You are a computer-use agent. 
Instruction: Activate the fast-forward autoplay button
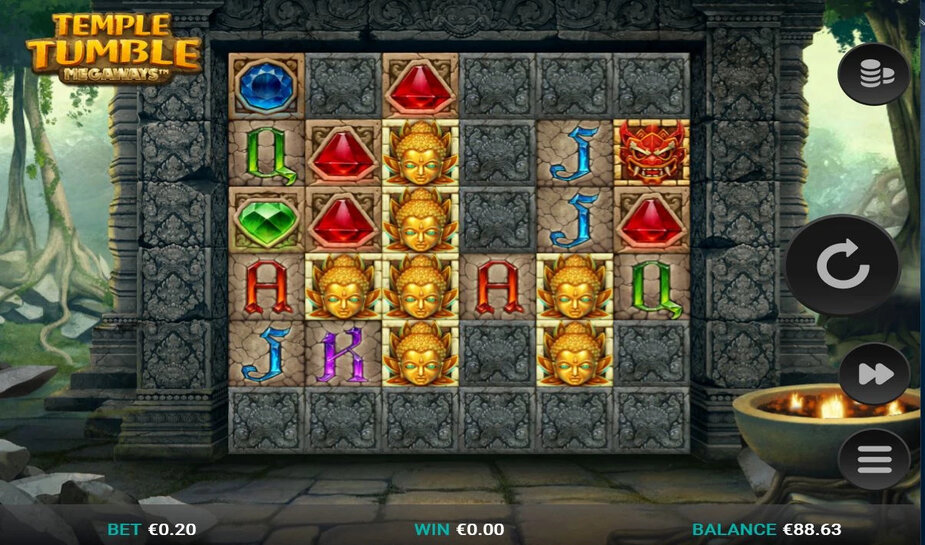coord(873,374)
